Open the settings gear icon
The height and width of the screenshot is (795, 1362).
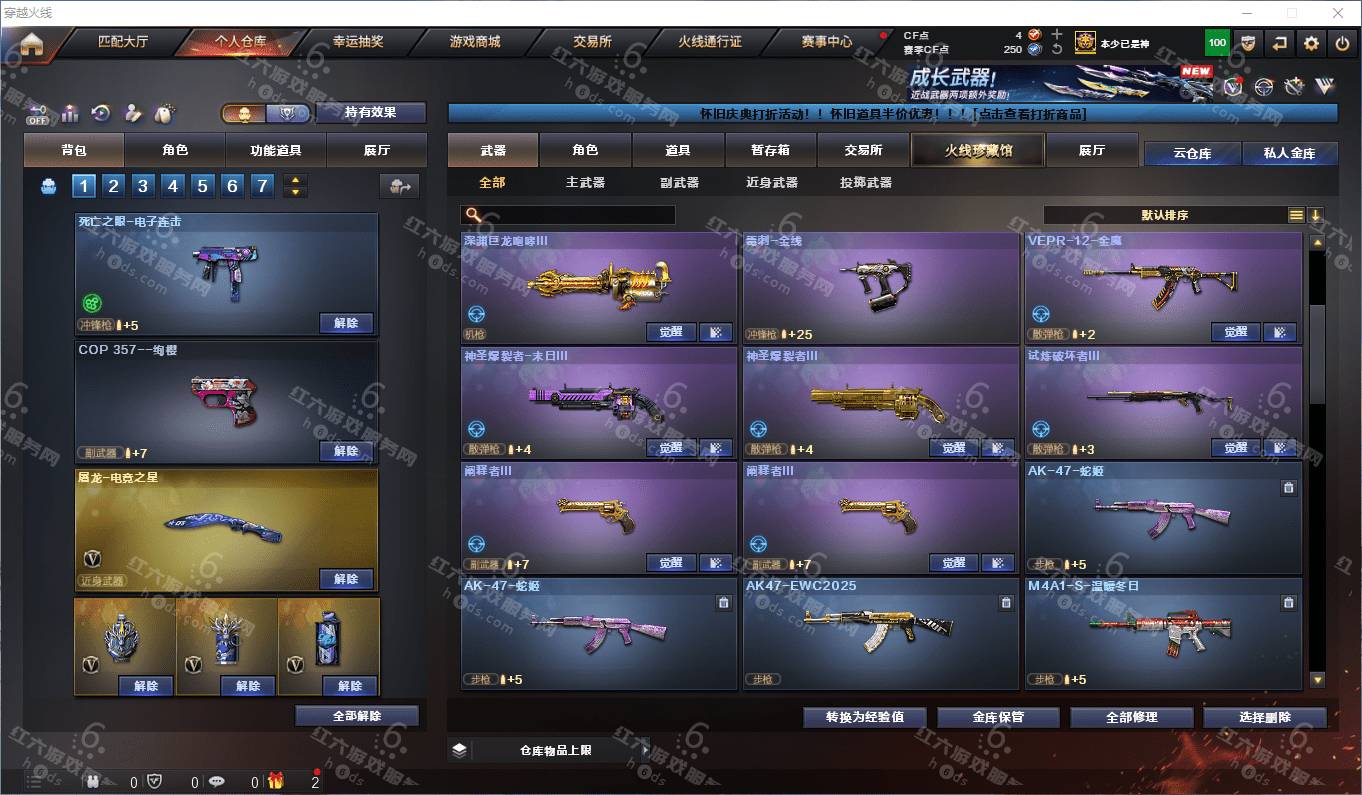(1311, 43)
